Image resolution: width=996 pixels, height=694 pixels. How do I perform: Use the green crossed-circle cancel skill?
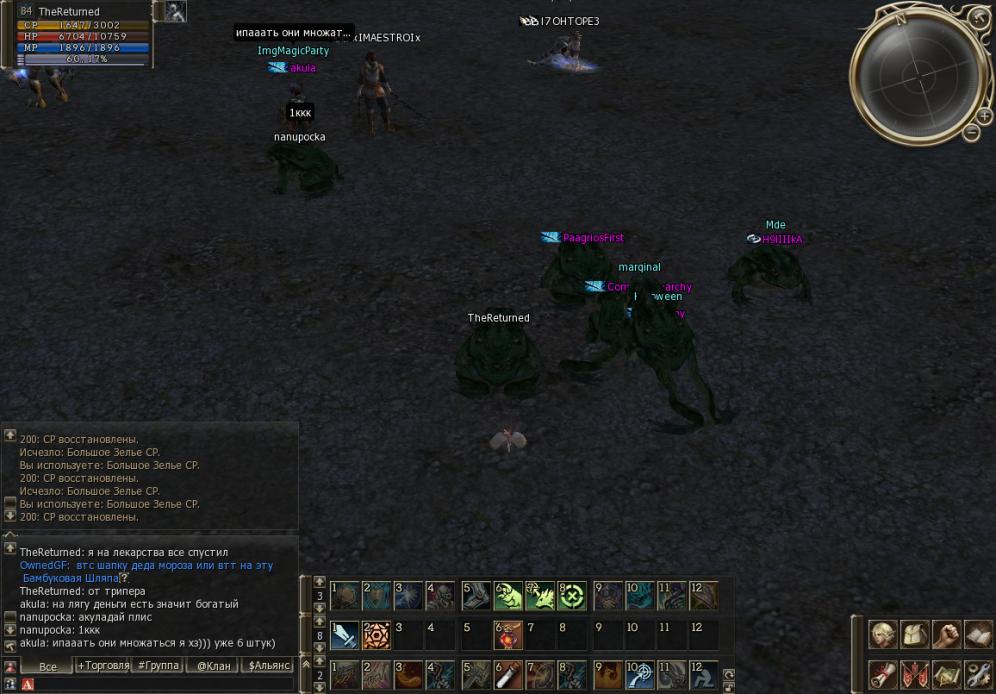(572, 596)
